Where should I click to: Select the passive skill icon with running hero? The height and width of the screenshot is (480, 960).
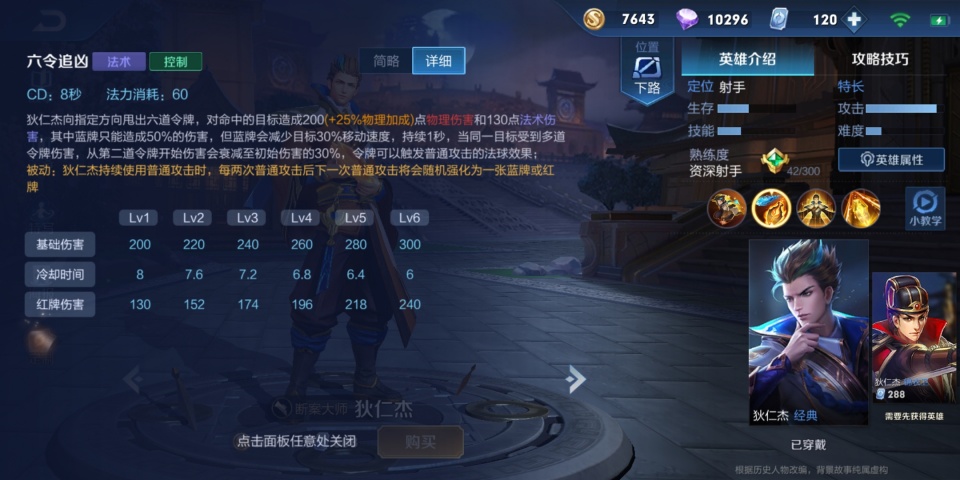[727, 208]
